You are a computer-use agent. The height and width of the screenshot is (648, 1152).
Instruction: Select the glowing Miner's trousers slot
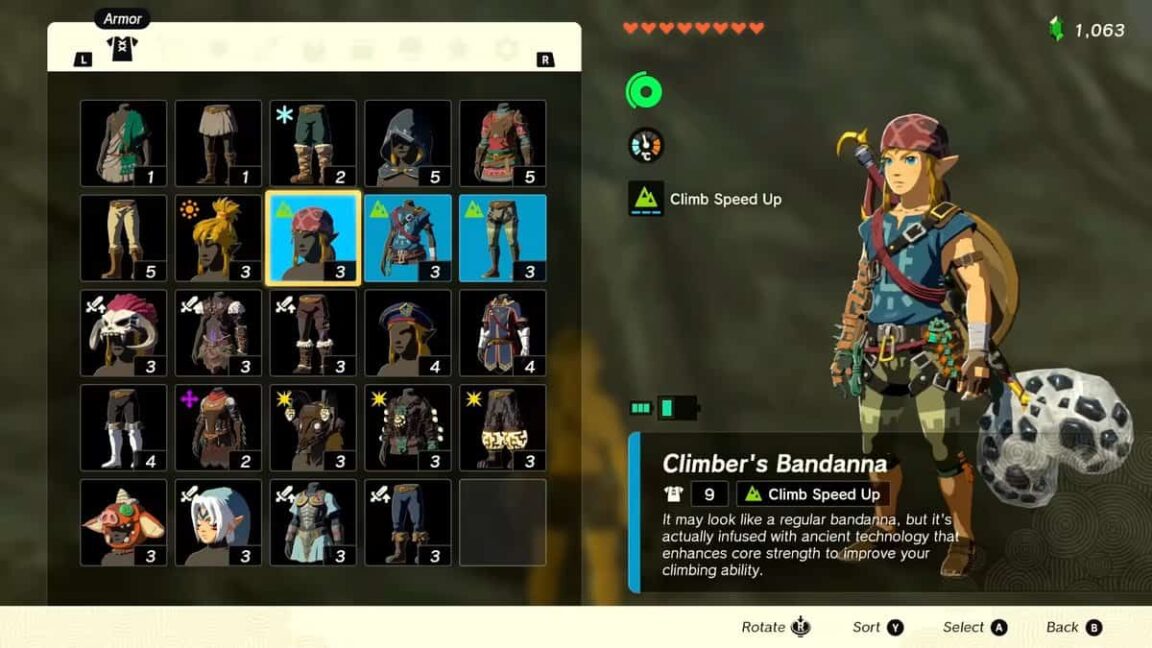503,428
